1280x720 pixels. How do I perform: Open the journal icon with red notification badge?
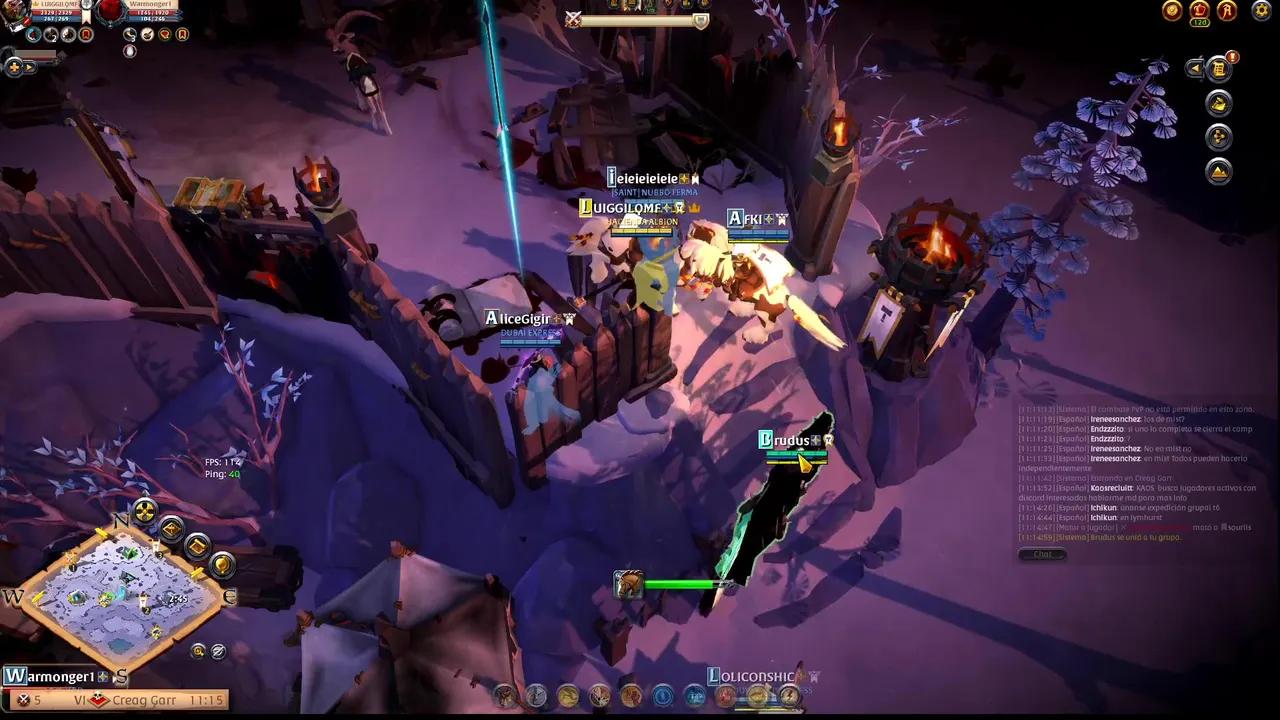(x=1219, y=68)
